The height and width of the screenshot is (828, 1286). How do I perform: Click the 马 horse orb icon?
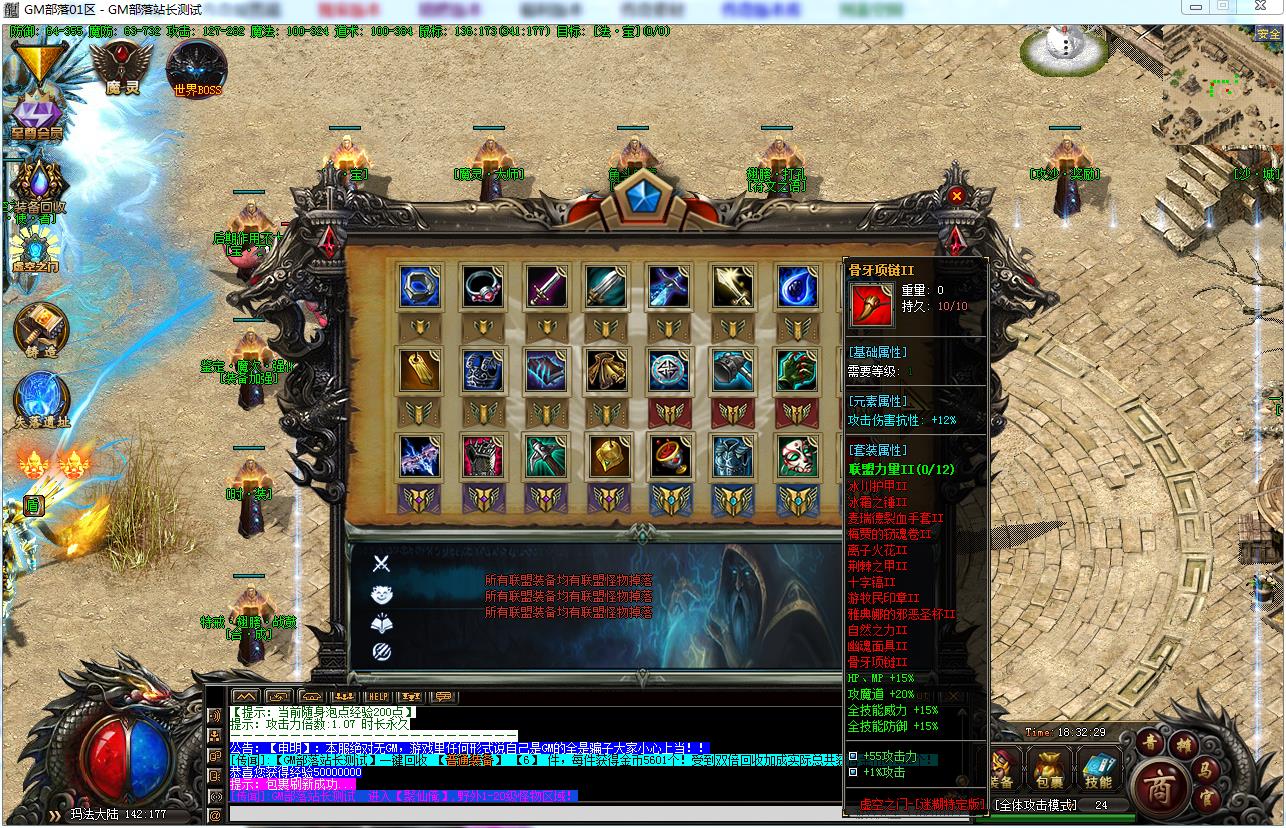click(1207, 772)
